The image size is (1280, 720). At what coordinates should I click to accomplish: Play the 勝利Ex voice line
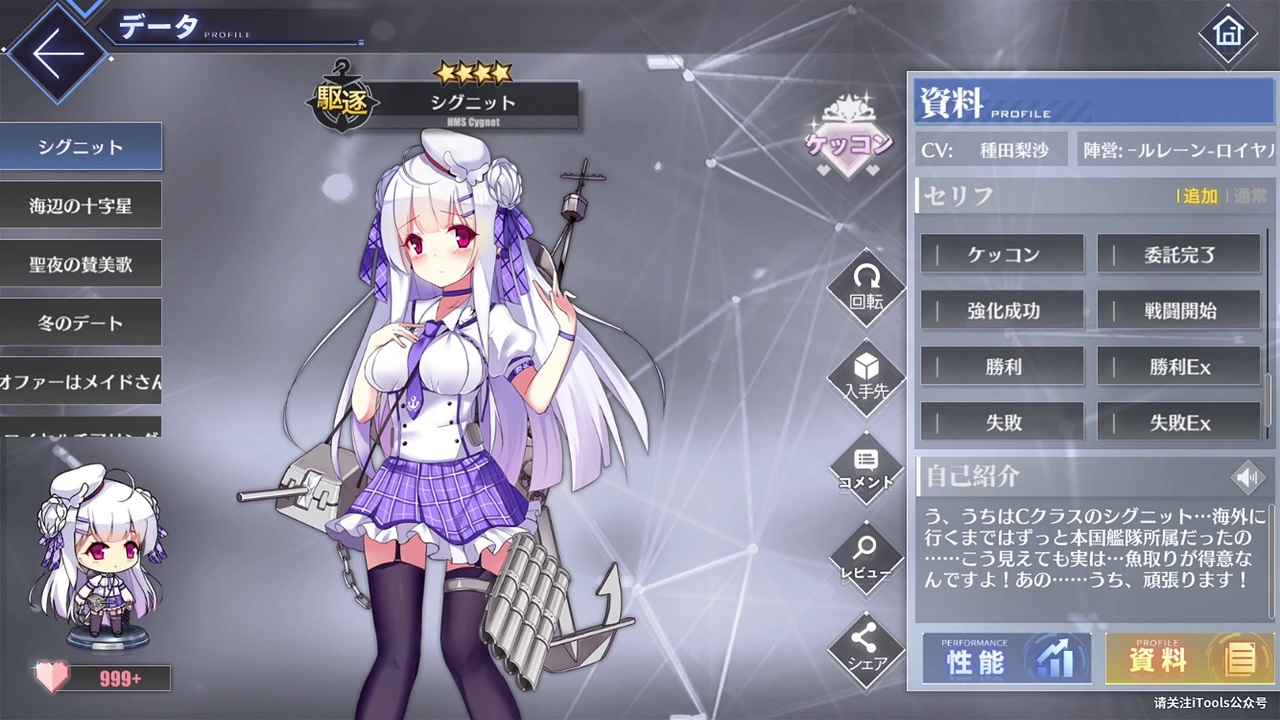point(1179,366)
